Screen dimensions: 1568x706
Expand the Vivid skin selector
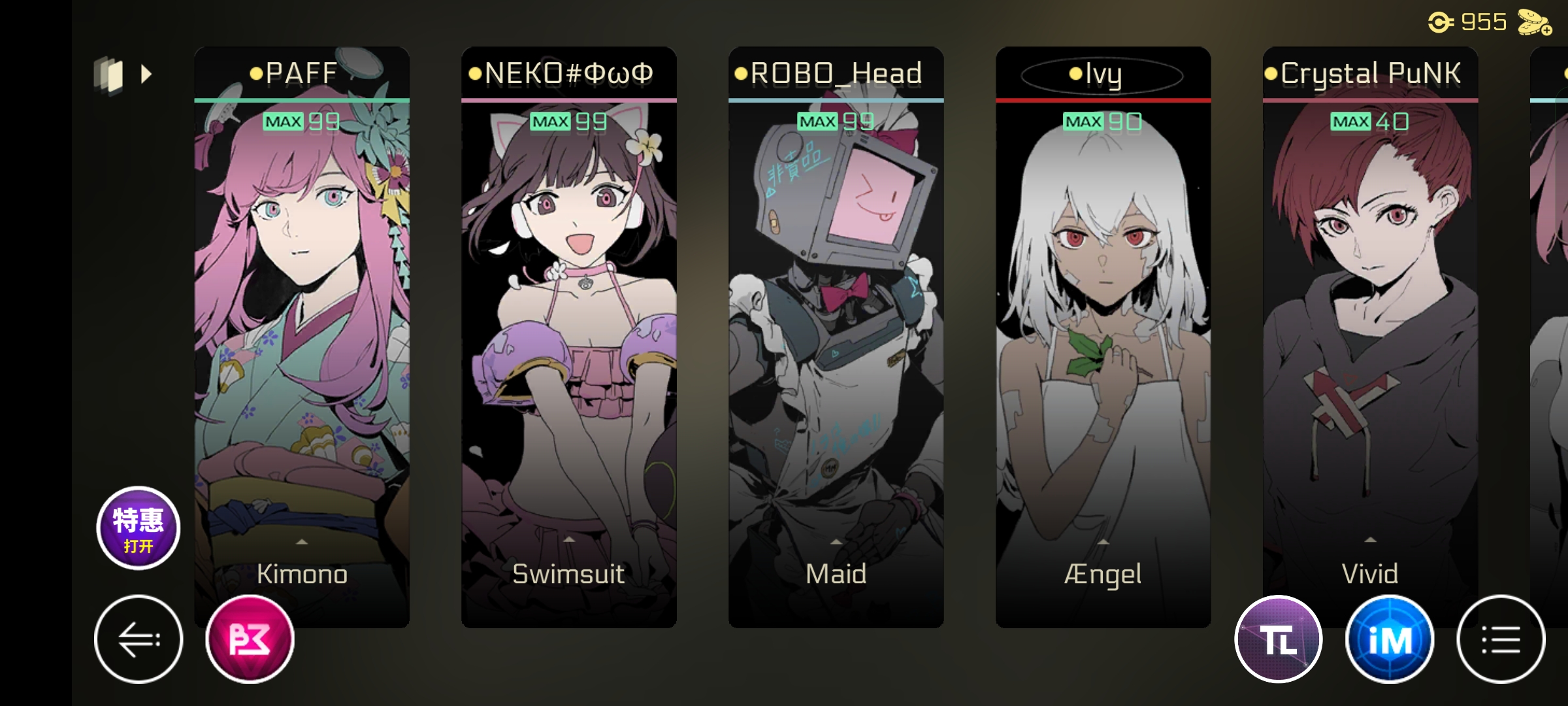(1370, 567)
